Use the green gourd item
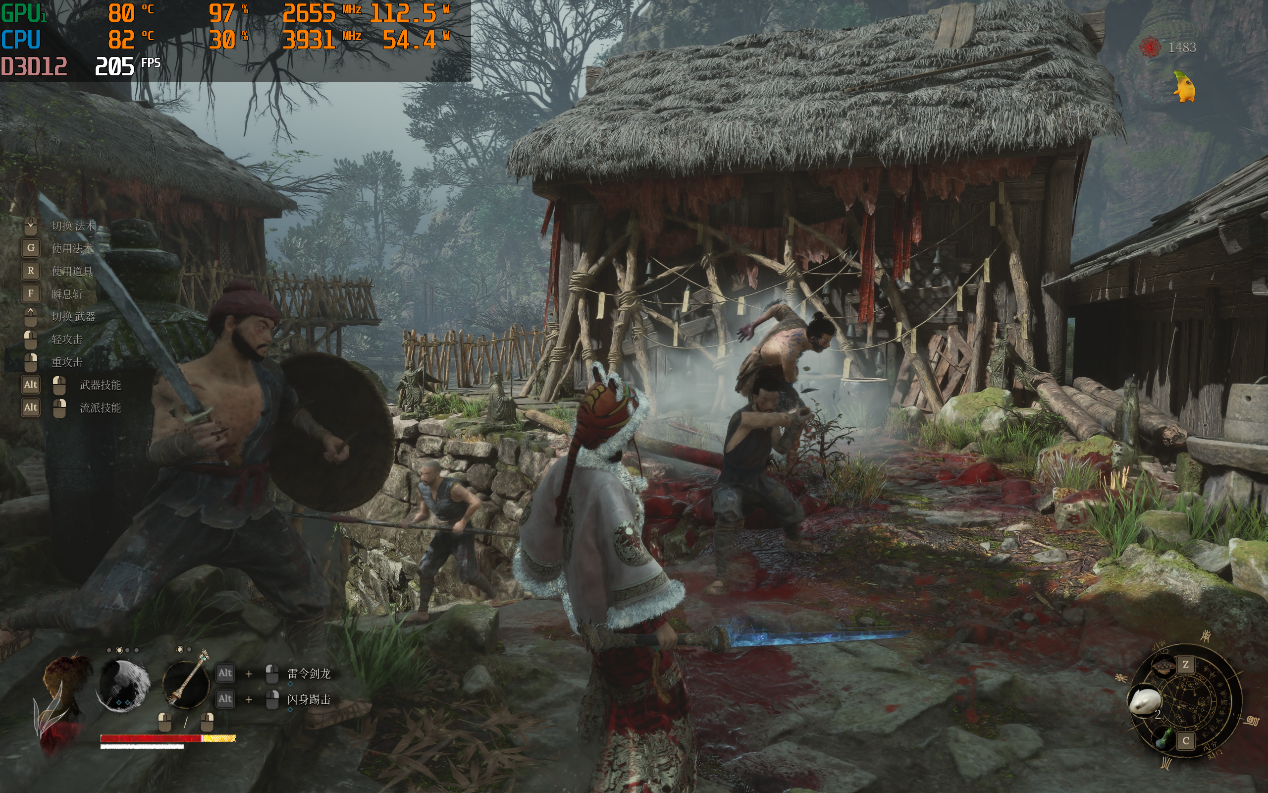The height and width of the screenshot is (793, 1268). [x=1162, y=740]
